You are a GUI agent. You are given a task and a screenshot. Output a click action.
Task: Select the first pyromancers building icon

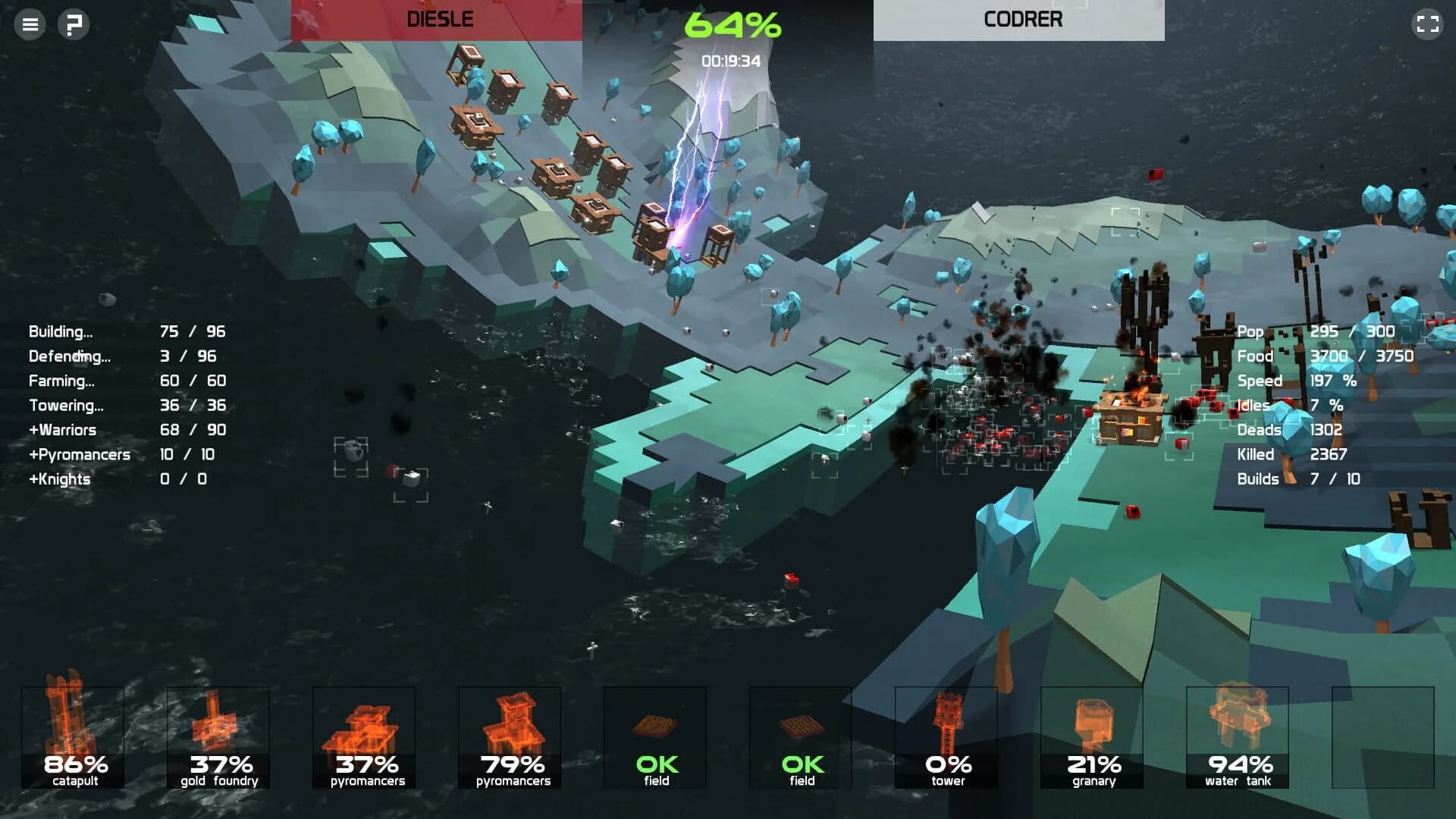(x=363, y=736)
